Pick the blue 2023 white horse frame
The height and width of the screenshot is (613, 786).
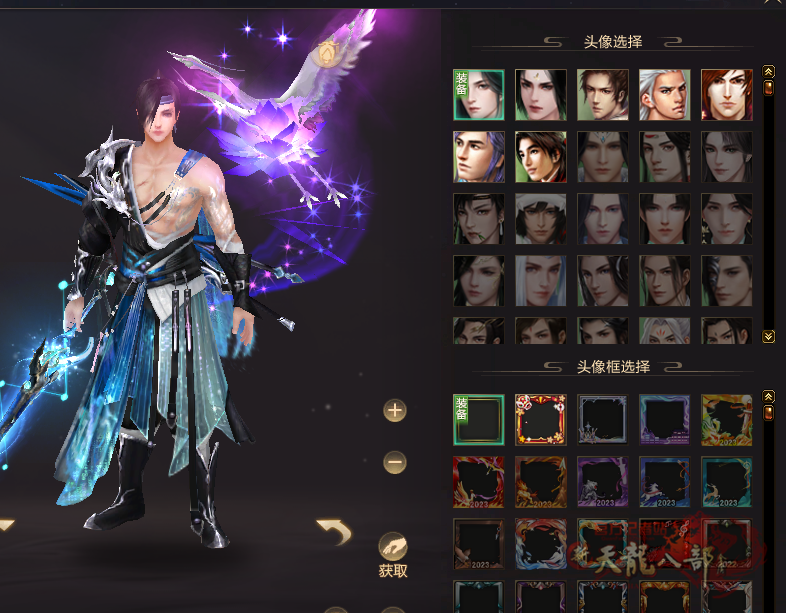665,481
